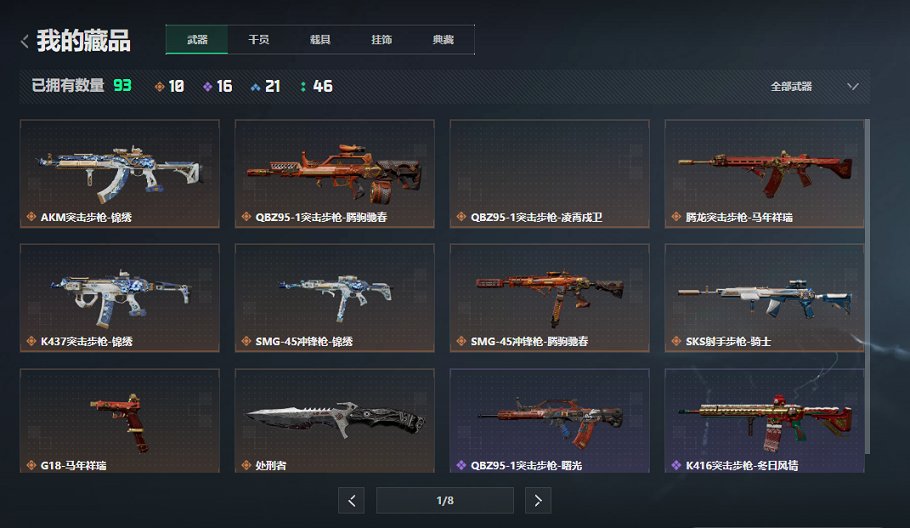Switch to the 干员 tab

coord(258,40)
